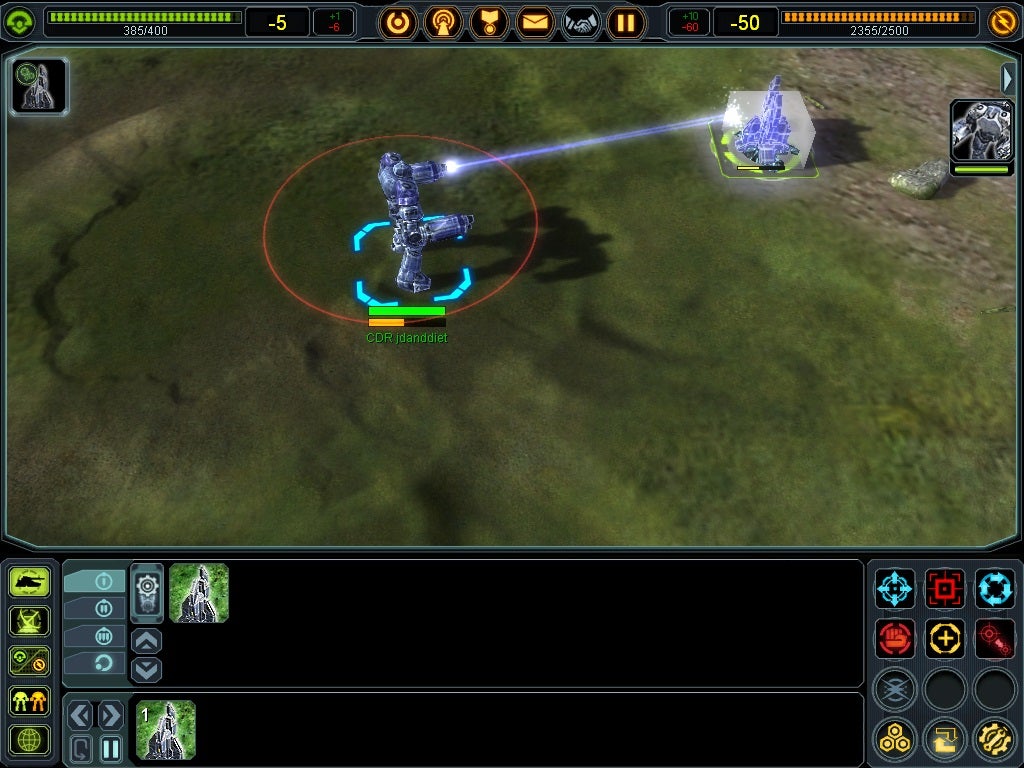Pause the build queue

coord(110,747)
